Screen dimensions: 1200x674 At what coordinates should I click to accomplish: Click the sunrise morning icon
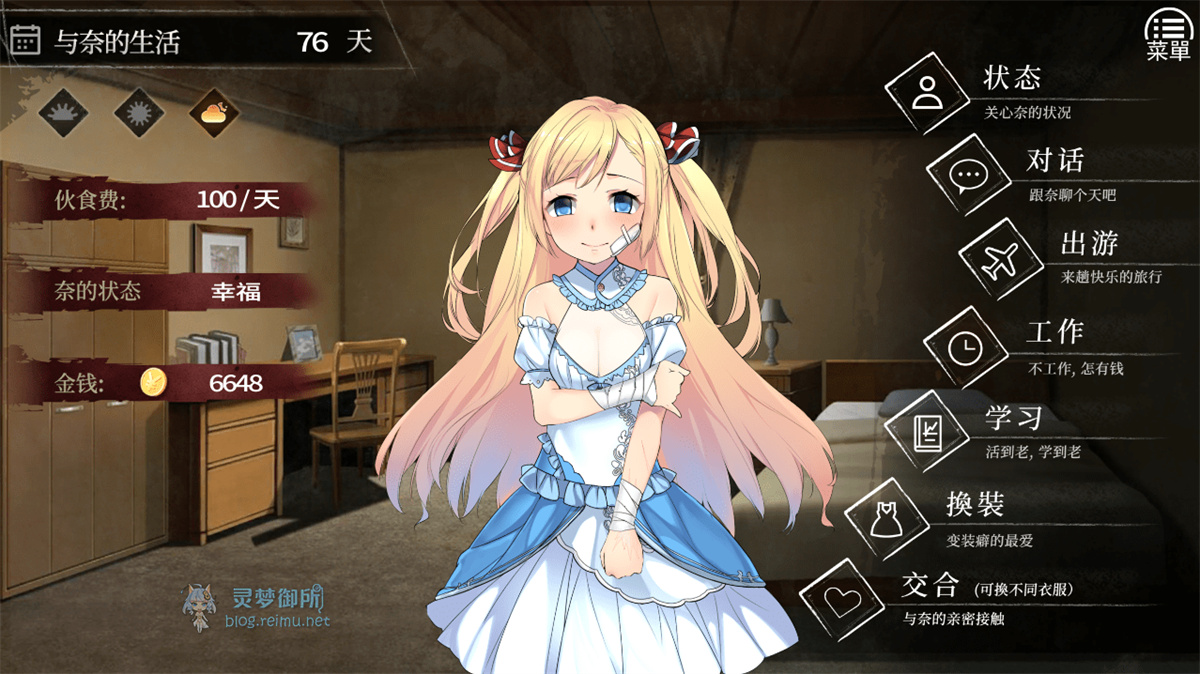tap(63, 112)
